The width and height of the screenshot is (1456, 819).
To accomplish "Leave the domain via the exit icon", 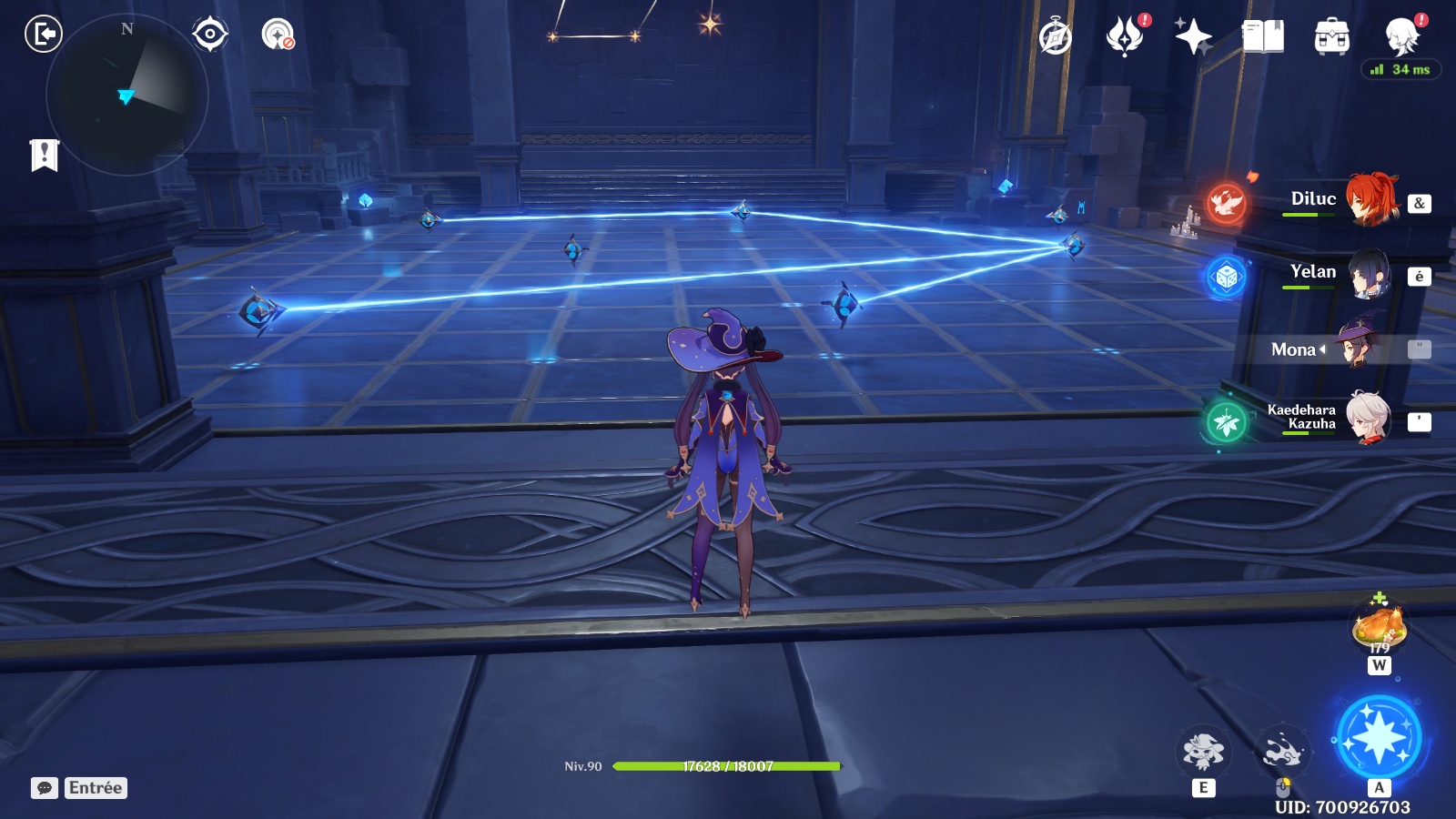I will (43, 35).
